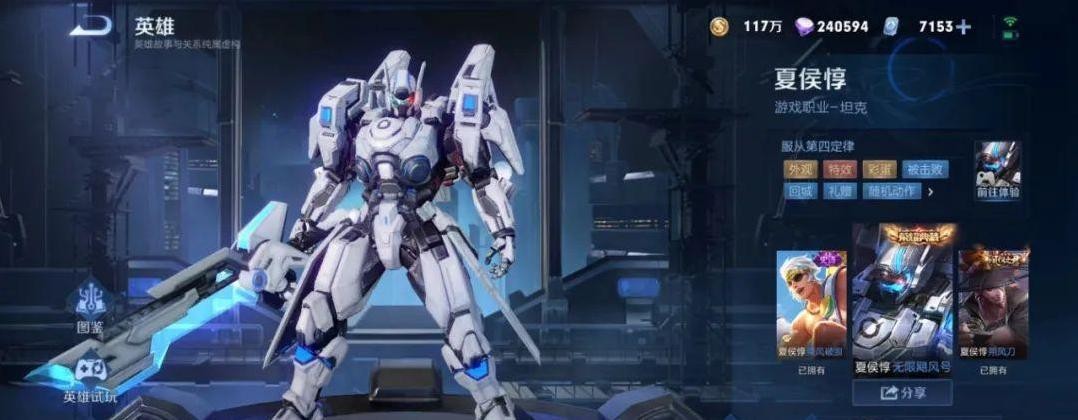Image resolution: width=1078 pixels, height=420 pixels.
Task: Choose the 无限飓风号 mecha skin card
Action: 902,302
